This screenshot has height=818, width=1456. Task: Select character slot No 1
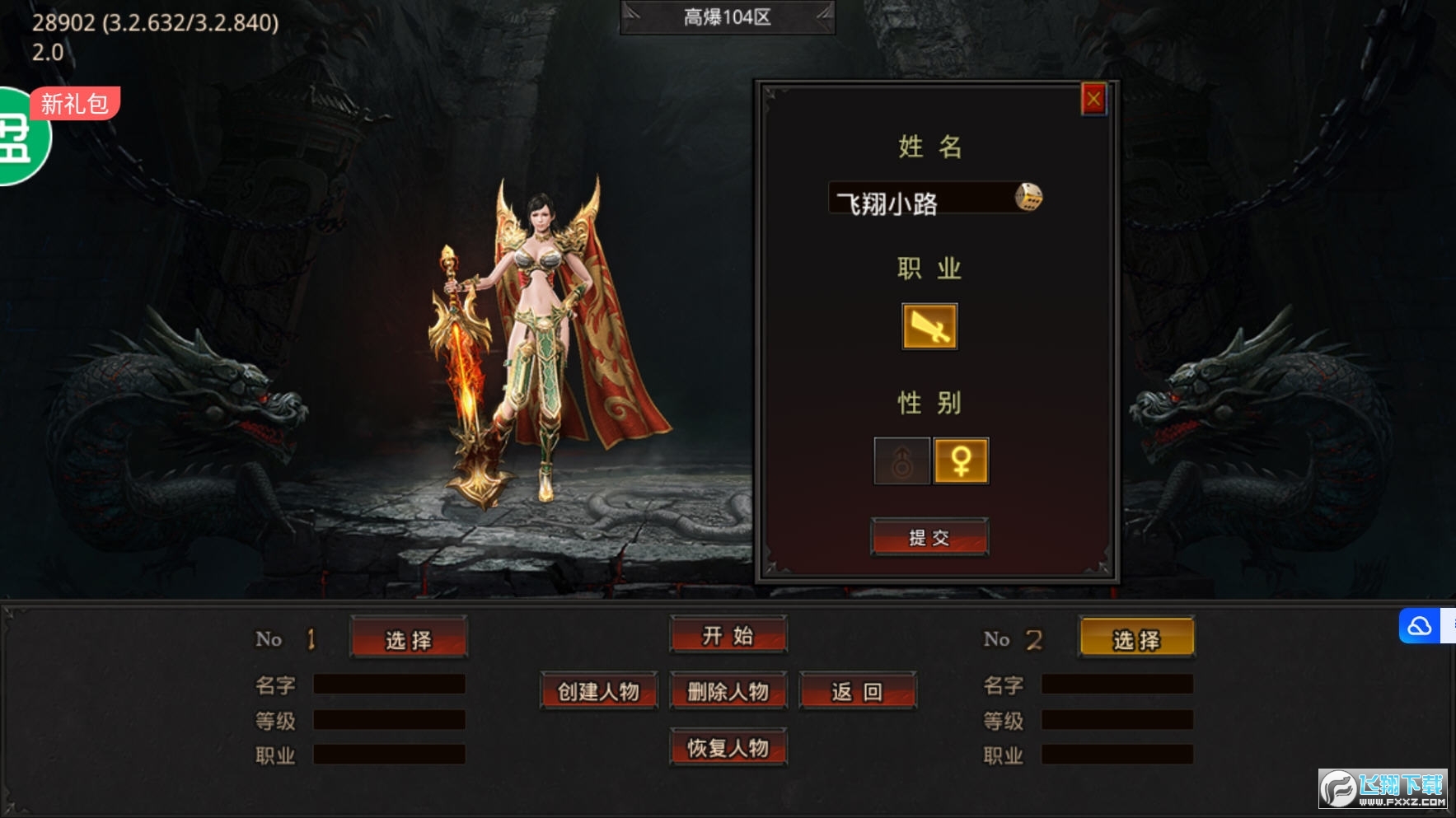(409, 639)
